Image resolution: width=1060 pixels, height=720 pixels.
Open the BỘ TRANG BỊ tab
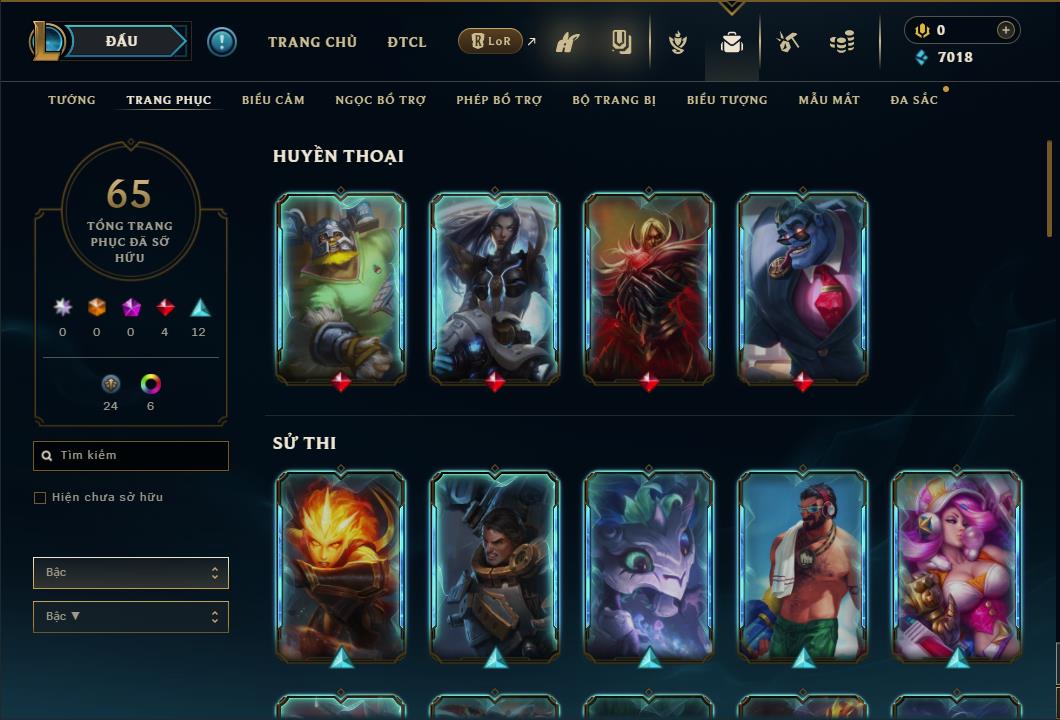tap(614, 100)
